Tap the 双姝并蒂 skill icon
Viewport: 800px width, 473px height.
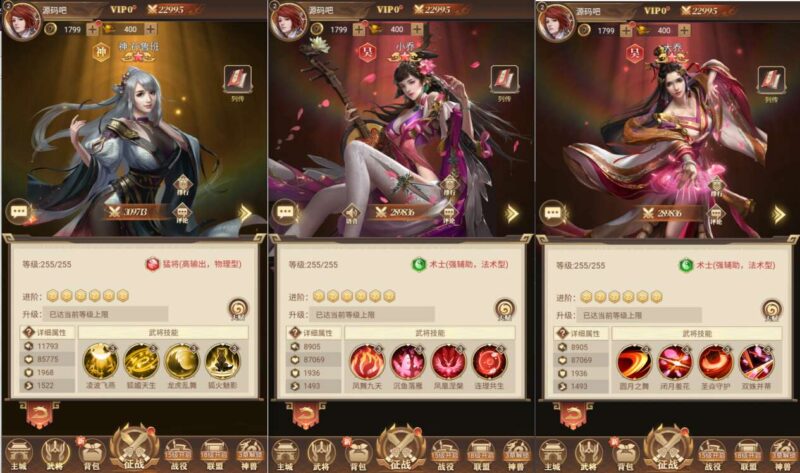click(755, 360)
